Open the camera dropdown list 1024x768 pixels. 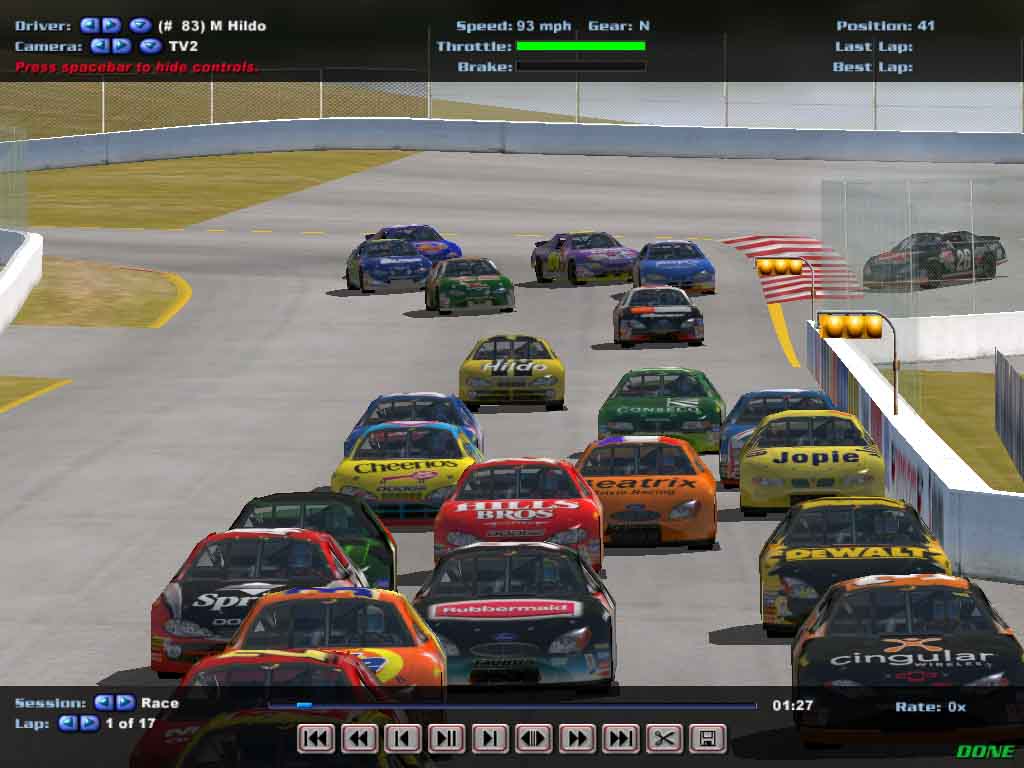(150, 45)
